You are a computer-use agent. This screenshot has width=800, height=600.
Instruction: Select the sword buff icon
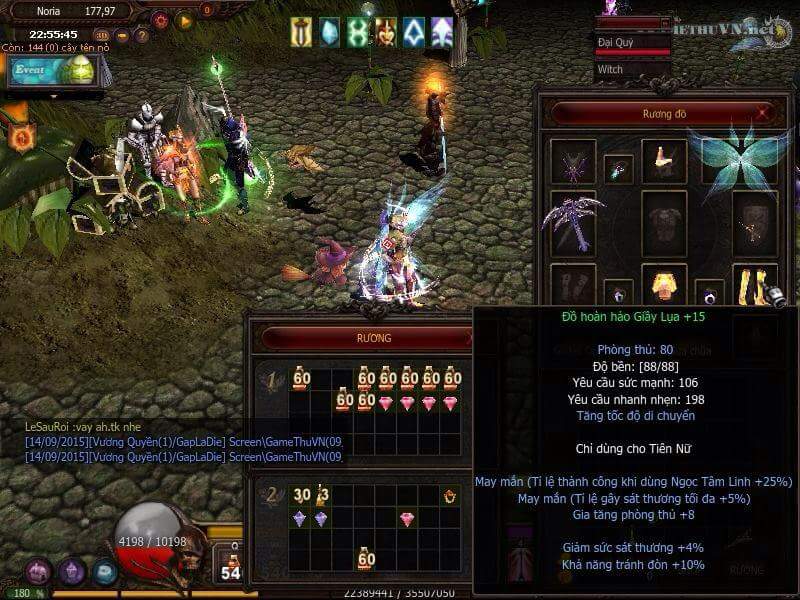click(x=301, y=32)
